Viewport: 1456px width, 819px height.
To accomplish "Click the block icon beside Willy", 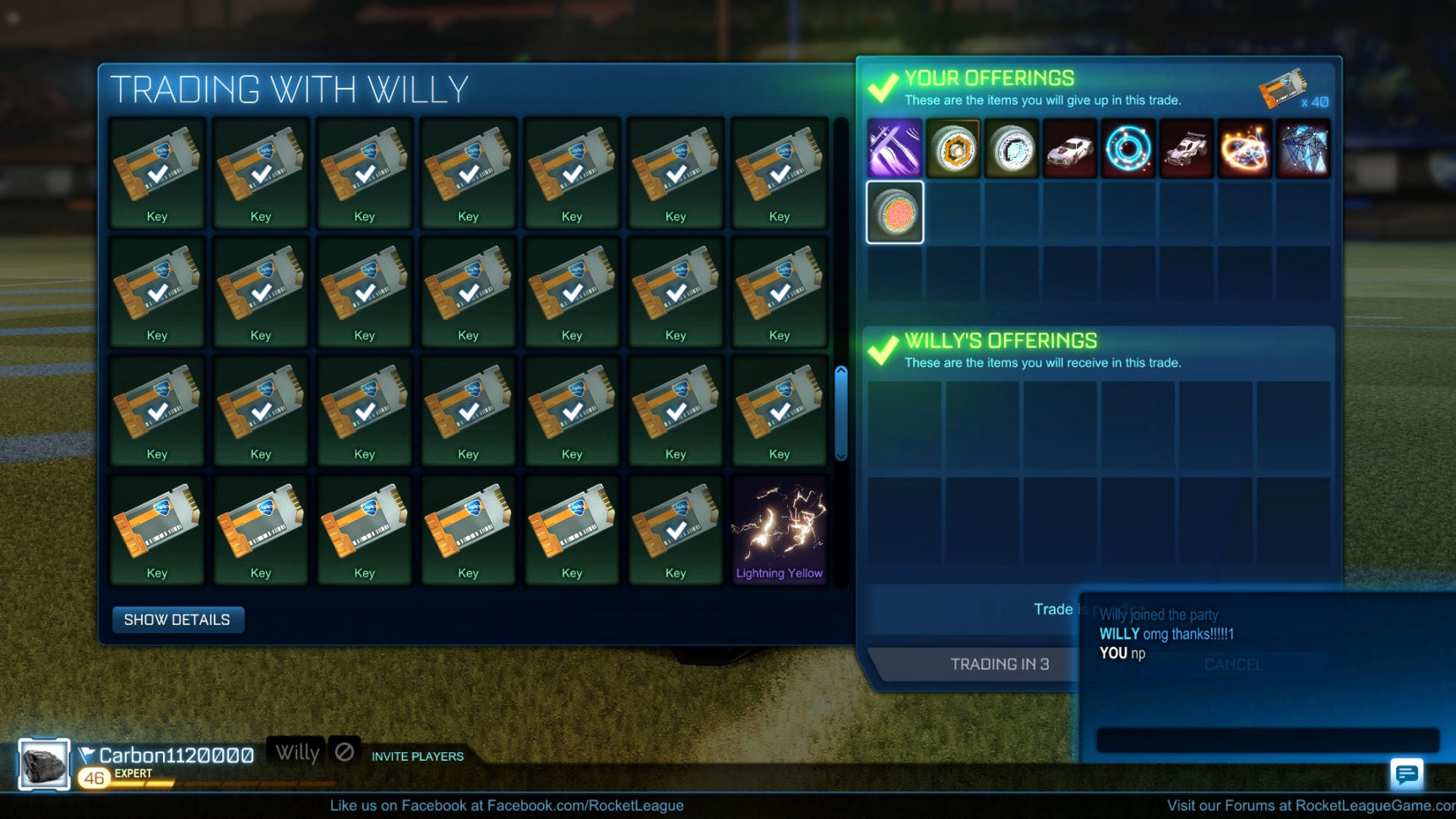I will pyautogui.click(x=345, y=751).
